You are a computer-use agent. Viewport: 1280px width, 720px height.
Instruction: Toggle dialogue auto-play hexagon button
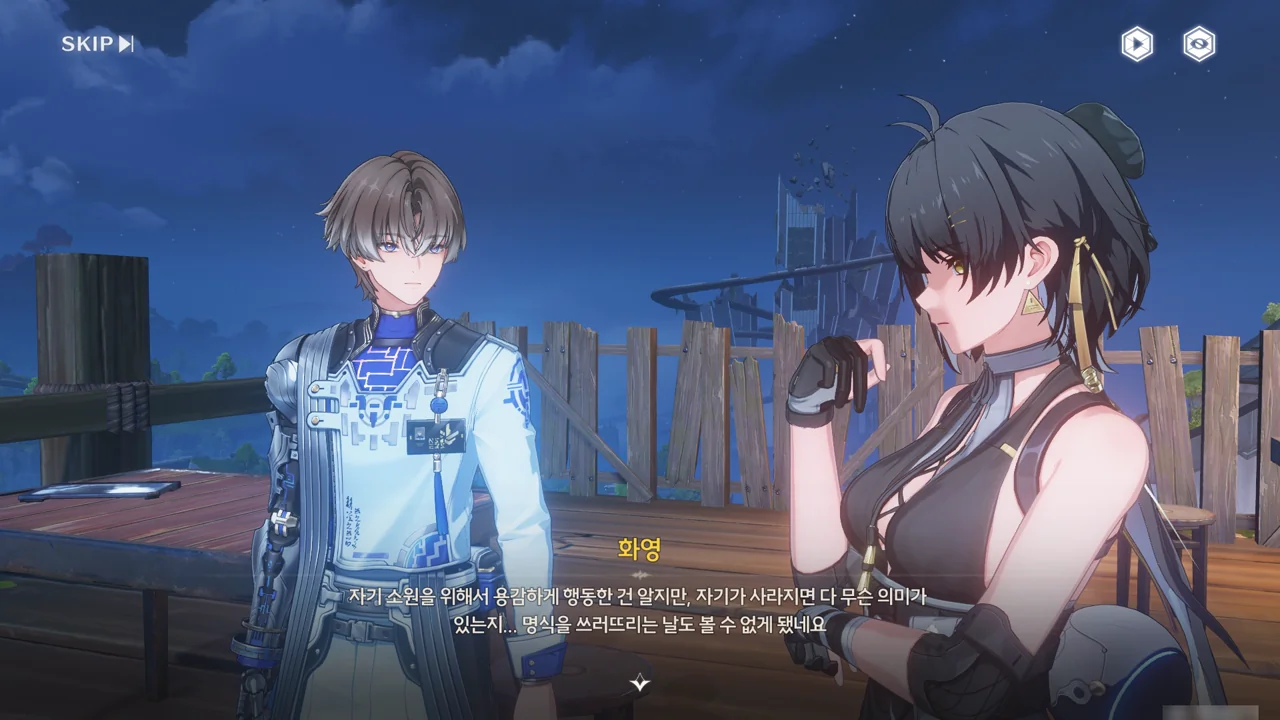point(1136,44)
